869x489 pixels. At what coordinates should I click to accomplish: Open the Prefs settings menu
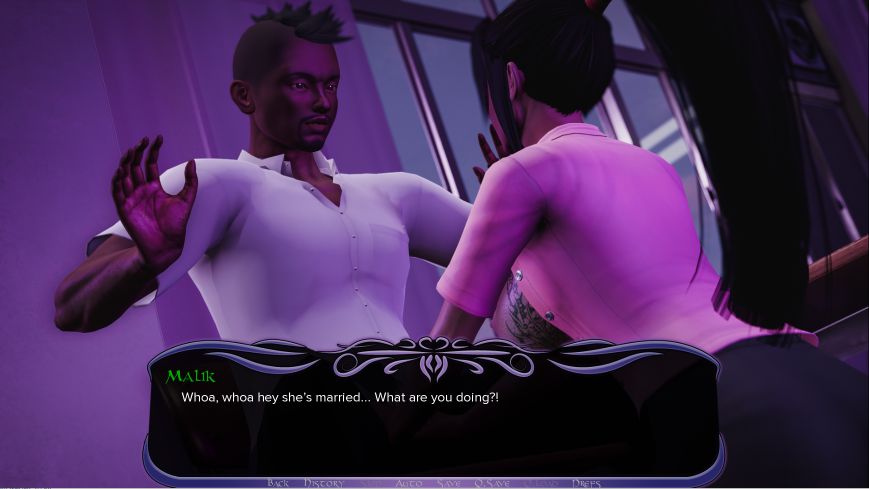(x=586, y=483)
